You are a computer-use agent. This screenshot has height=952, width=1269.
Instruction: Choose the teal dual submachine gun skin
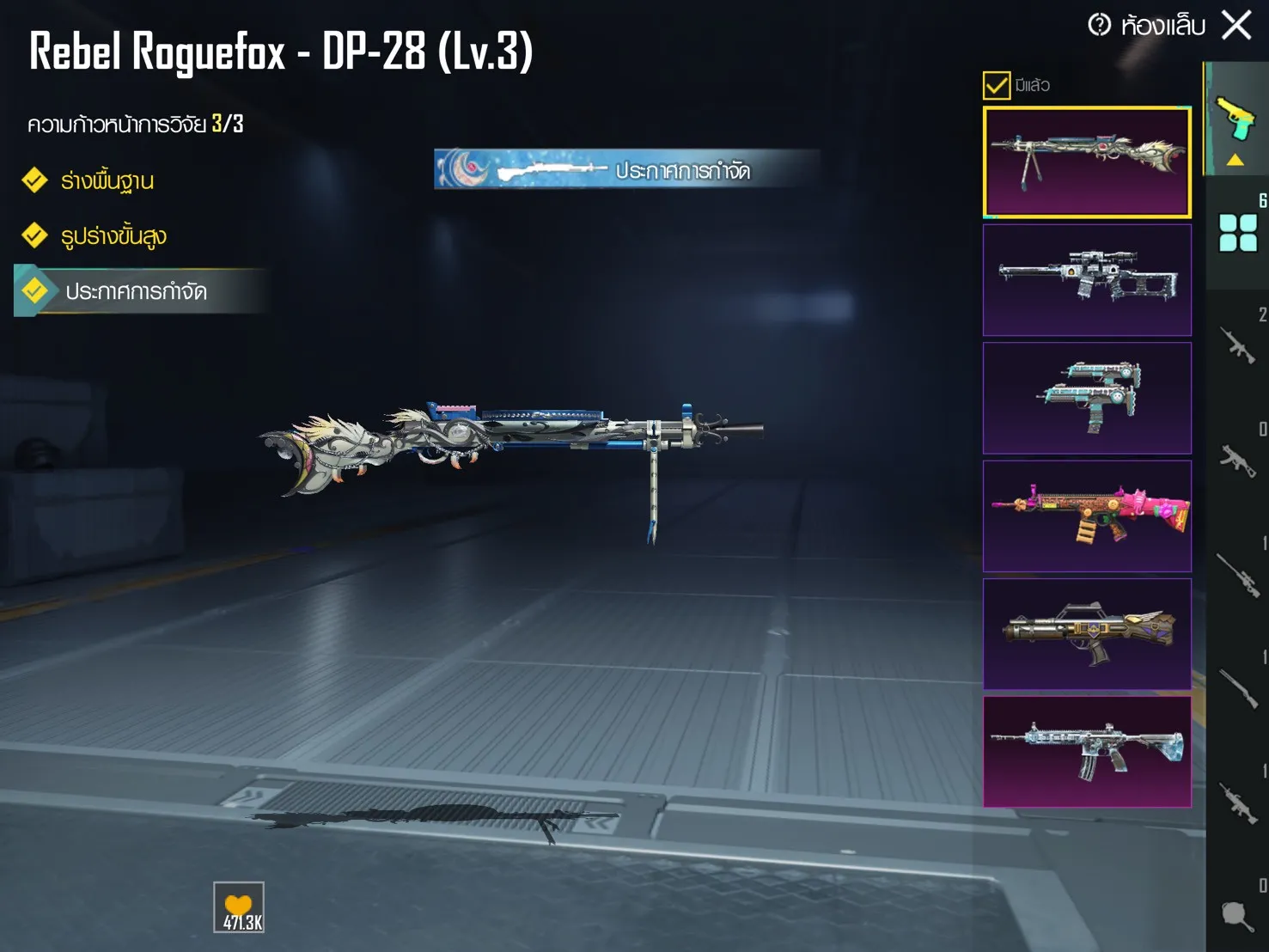(x=1087, y=398)
